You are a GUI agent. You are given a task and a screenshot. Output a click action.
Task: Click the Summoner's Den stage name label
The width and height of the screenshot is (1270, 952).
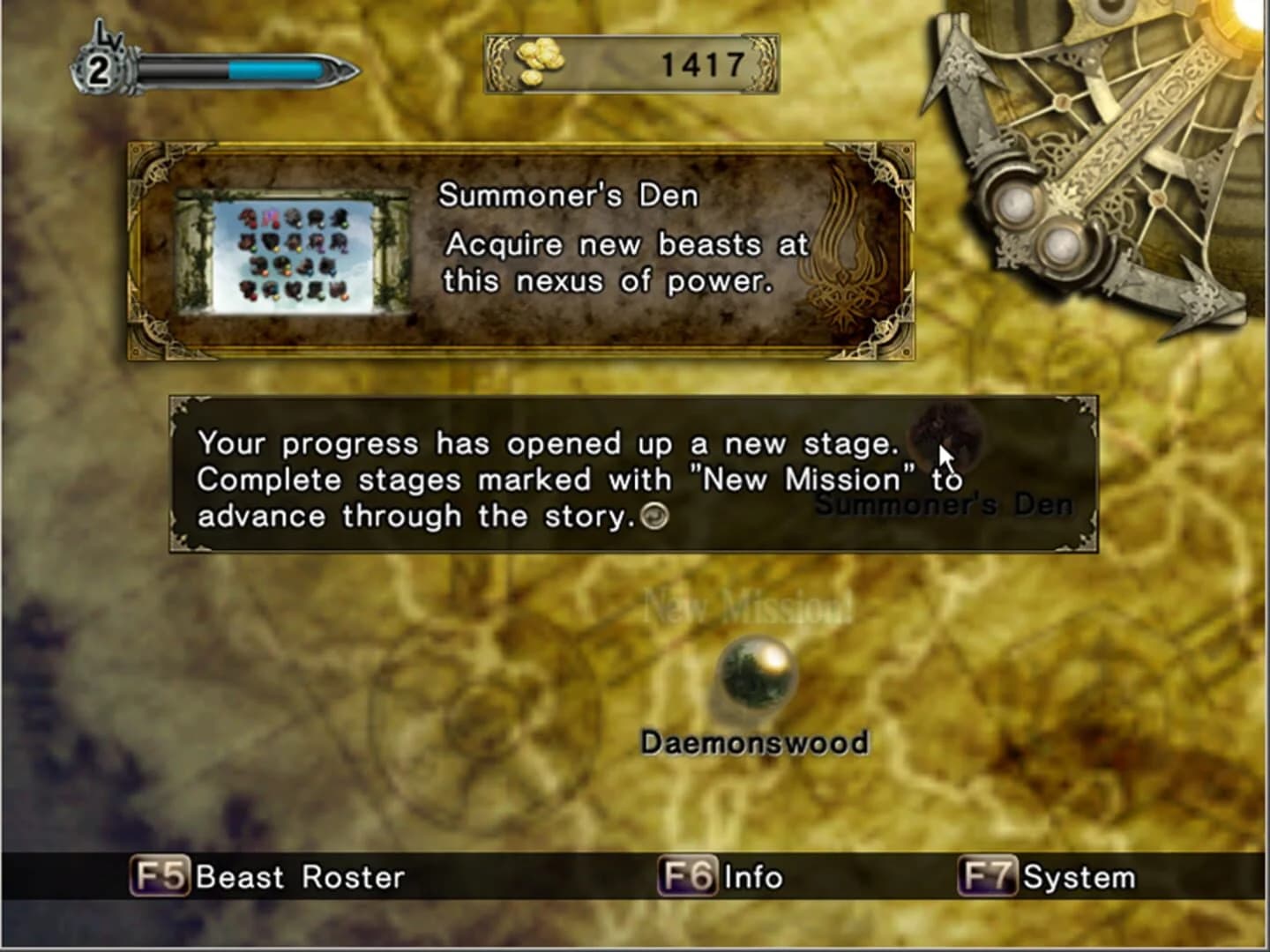[944, 505]
